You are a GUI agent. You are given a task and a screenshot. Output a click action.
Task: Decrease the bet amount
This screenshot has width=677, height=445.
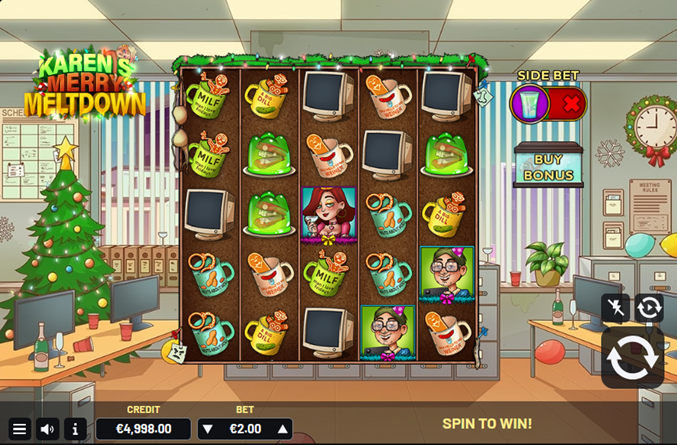208,429
